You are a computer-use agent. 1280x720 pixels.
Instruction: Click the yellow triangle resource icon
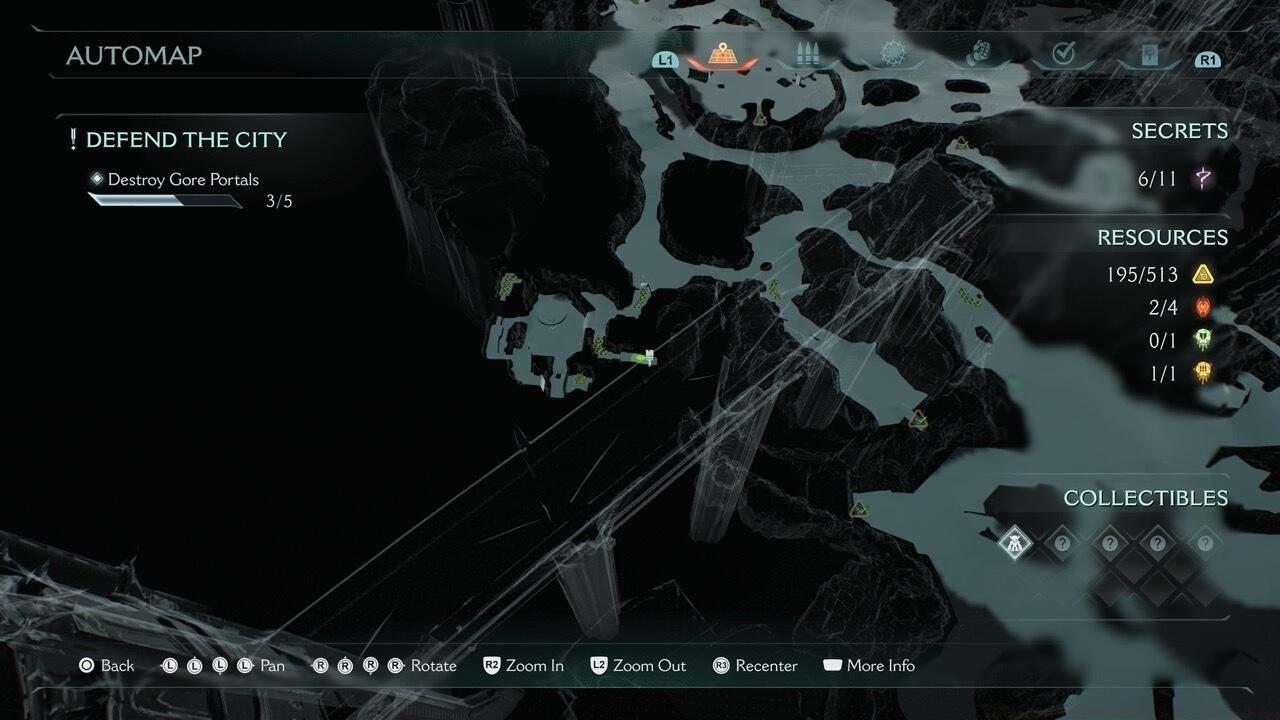1202,274
